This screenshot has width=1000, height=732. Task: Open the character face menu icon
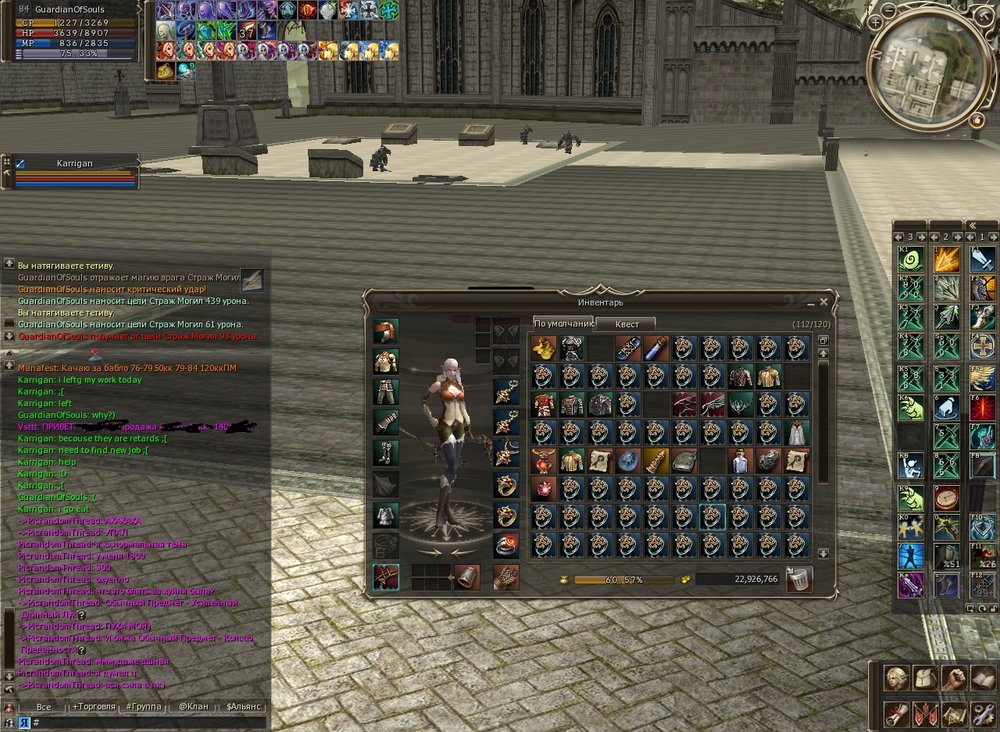[x=897, y=678]
